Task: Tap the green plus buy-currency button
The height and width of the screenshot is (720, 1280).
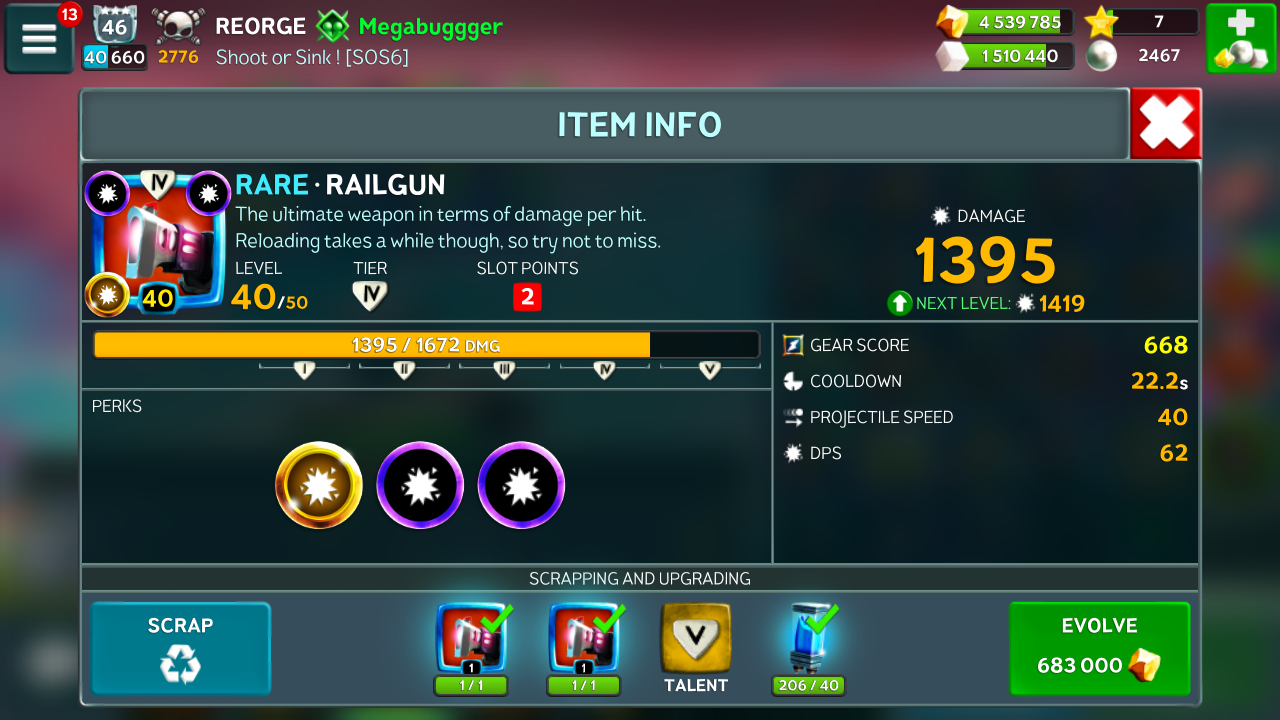Action: [x=1240, y=38]
